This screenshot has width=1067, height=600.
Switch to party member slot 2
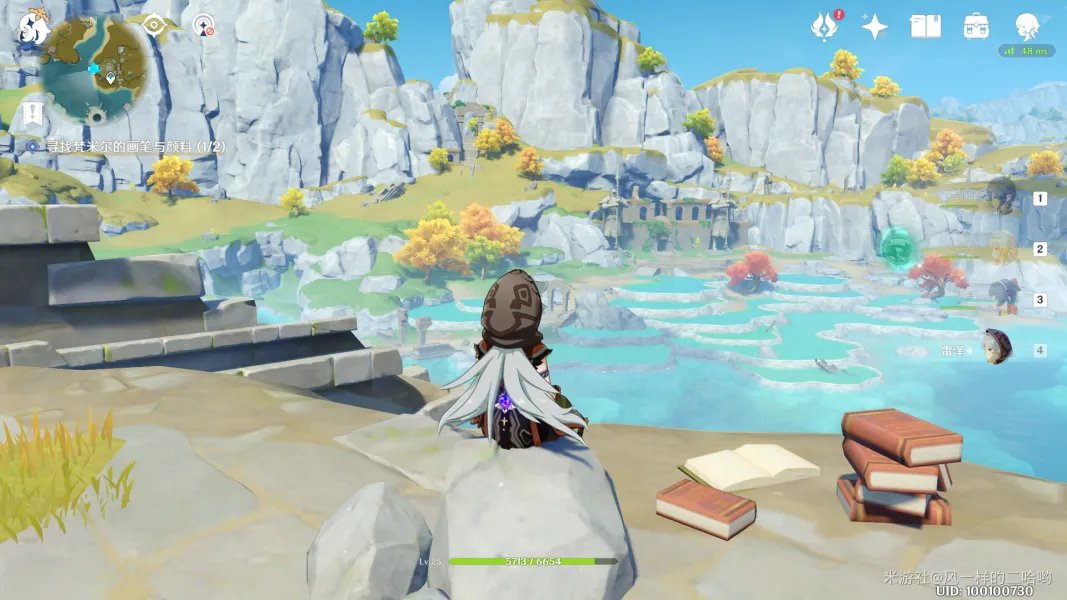1004,248
